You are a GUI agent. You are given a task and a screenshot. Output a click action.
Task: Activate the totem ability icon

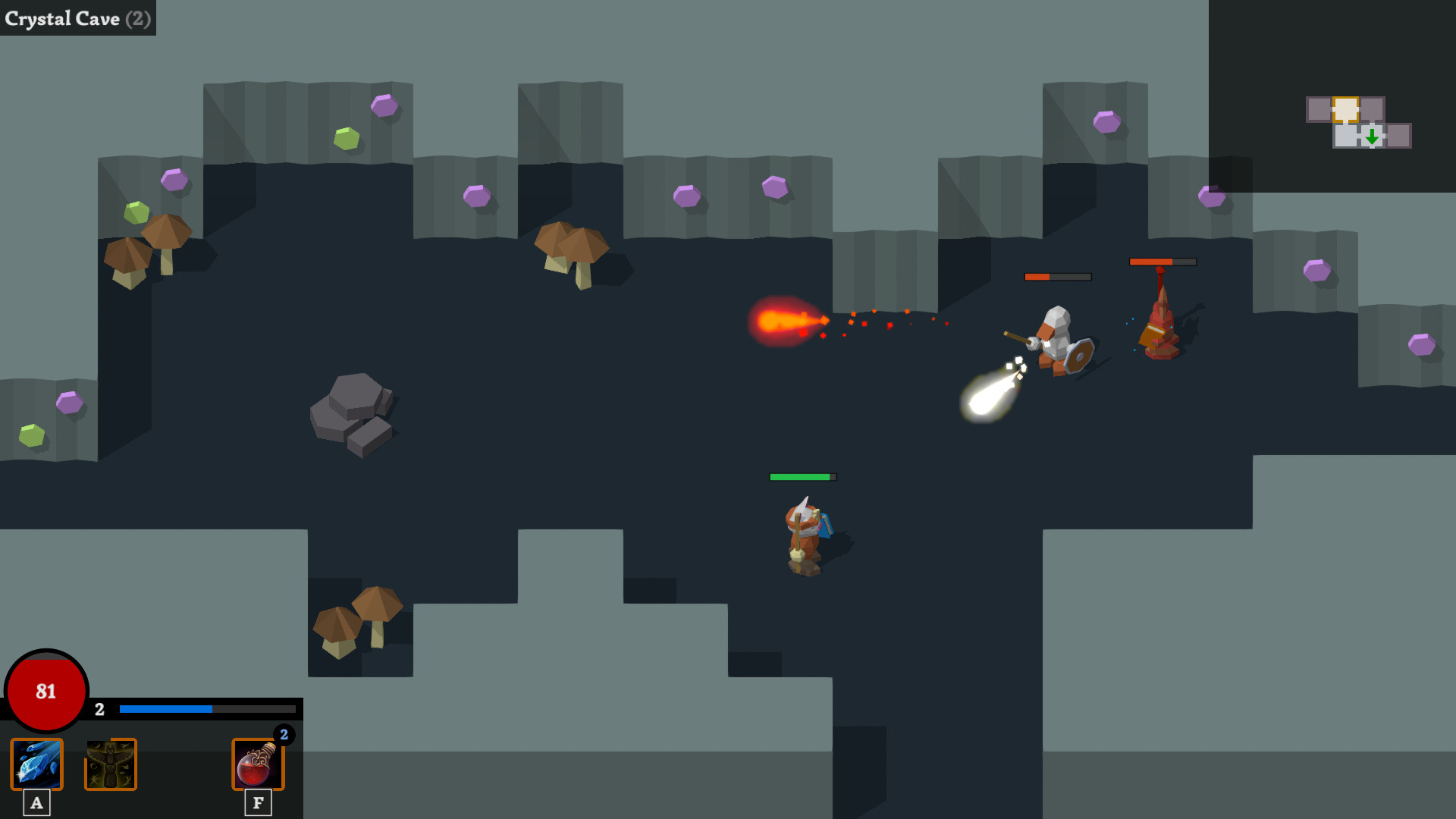coord(111,764)
